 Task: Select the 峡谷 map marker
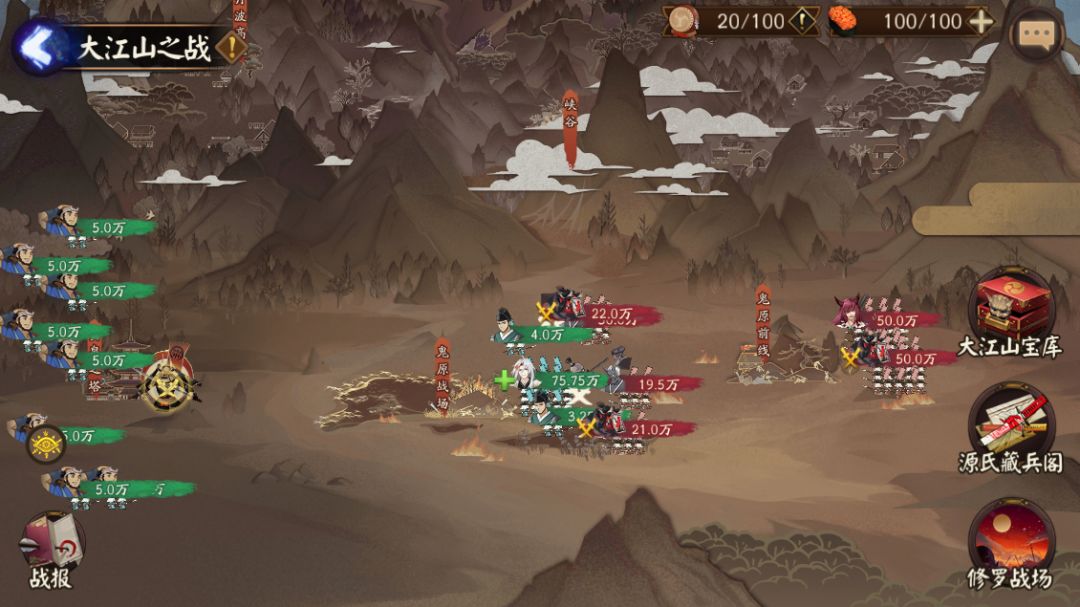tap(570, 127)
